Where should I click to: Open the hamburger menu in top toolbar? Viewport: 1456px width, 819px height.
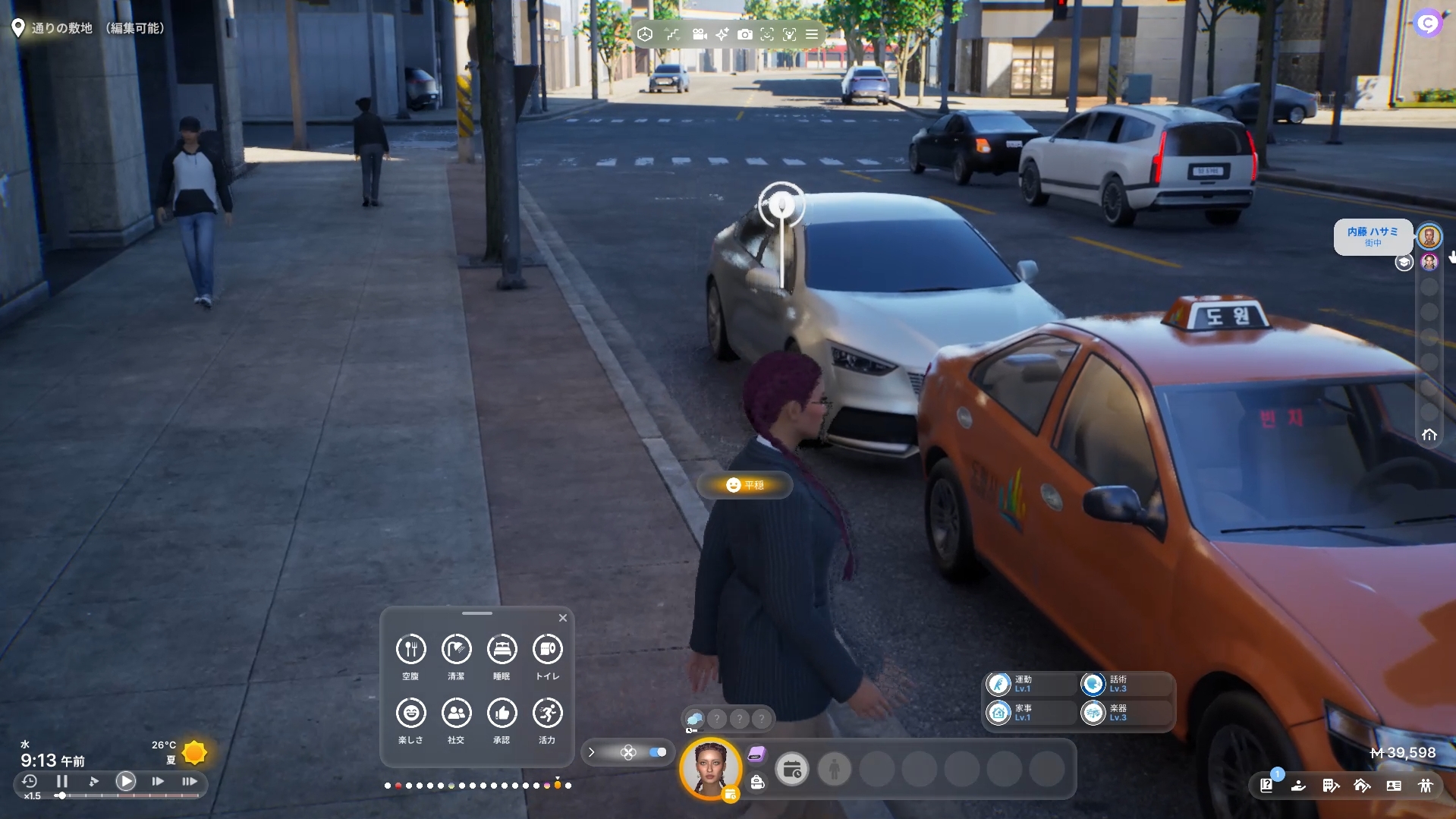pyautogui.click(x=812, y=34)
